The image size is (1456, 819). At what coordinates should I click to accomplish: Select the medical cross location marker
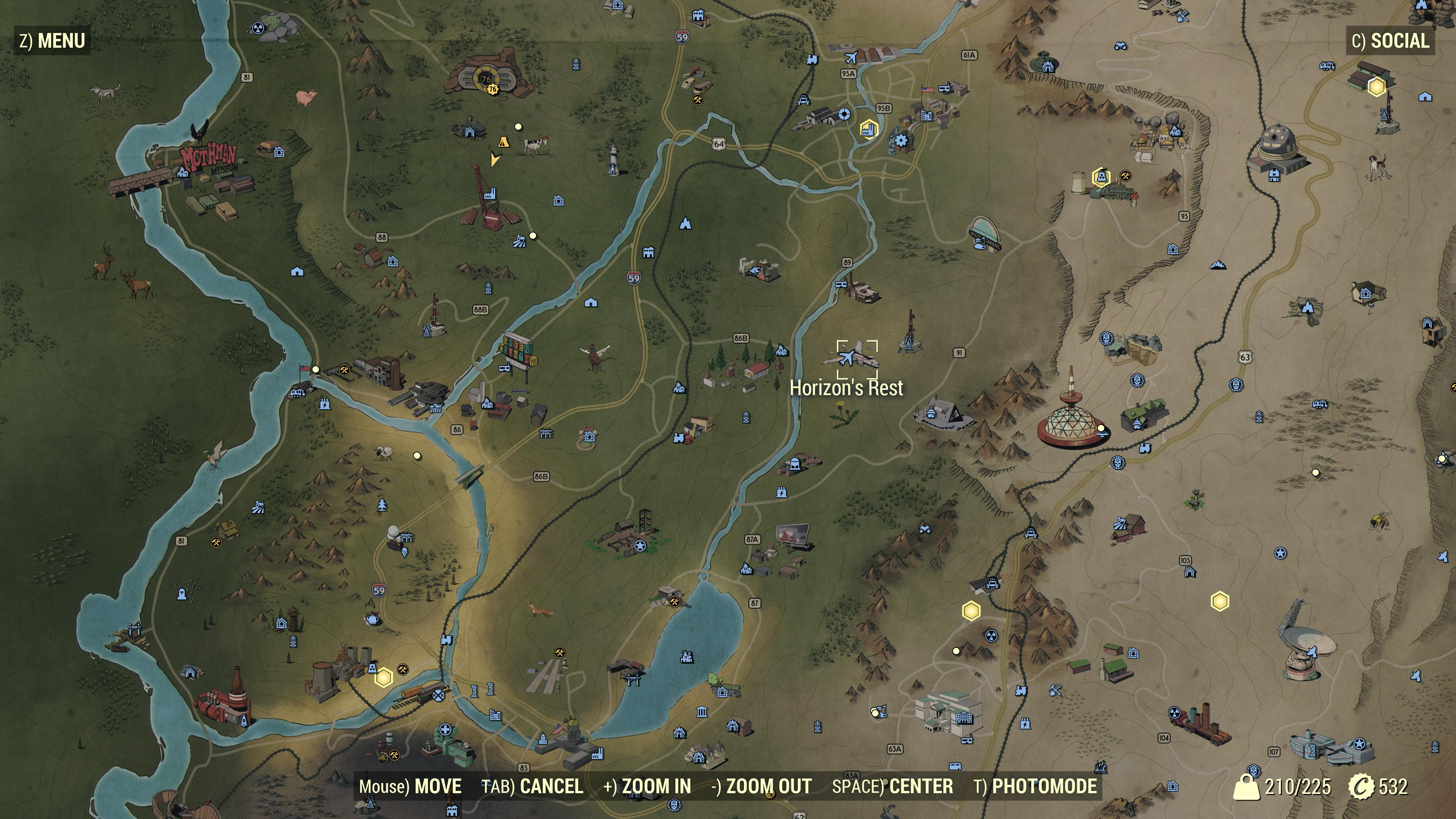click(446, 730)
